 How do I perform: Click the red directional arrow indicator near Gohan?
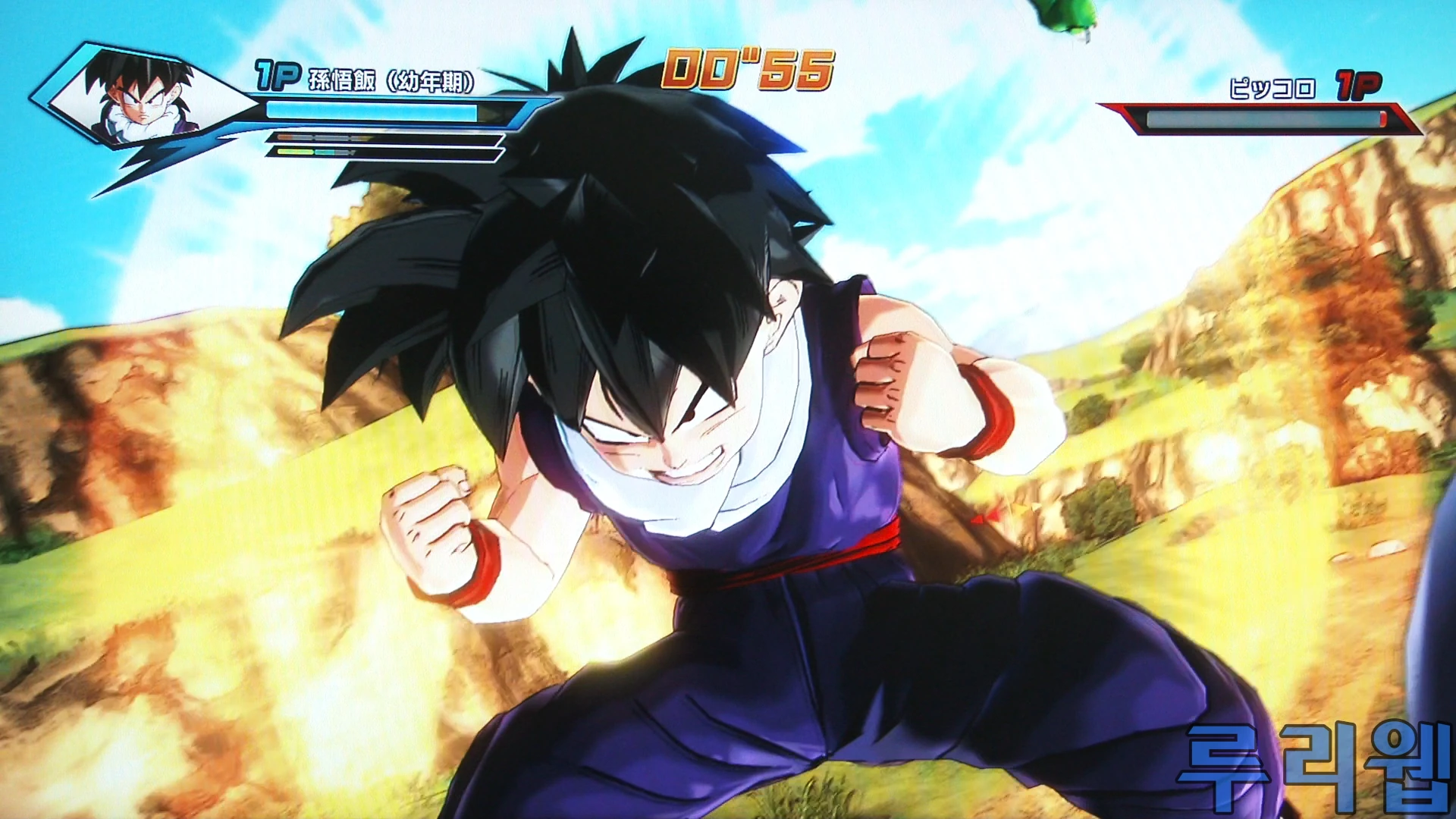(x=983, y=517)
